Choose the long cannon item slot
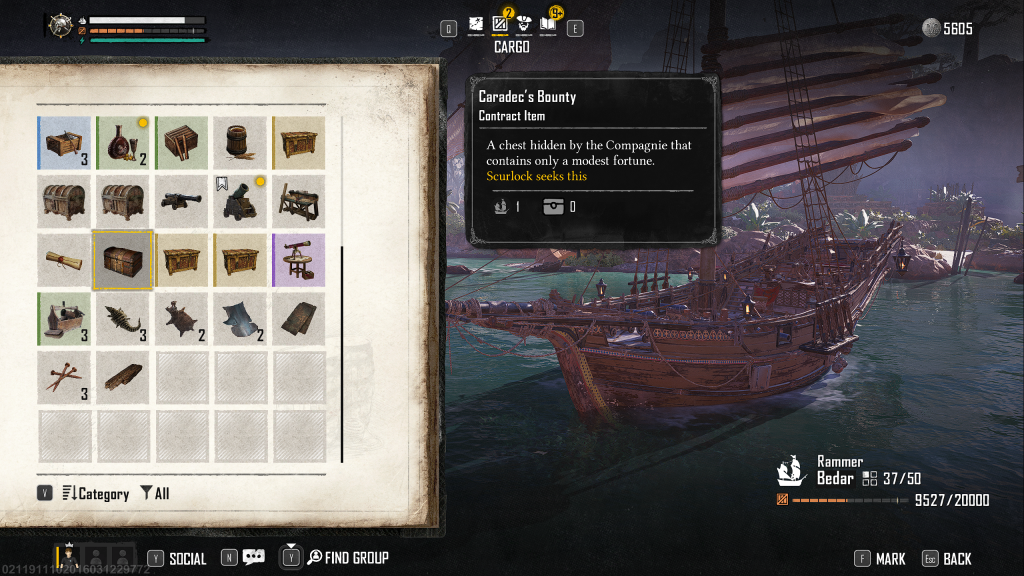Viewport: 1024px width, 576px height. coord(181,201)
